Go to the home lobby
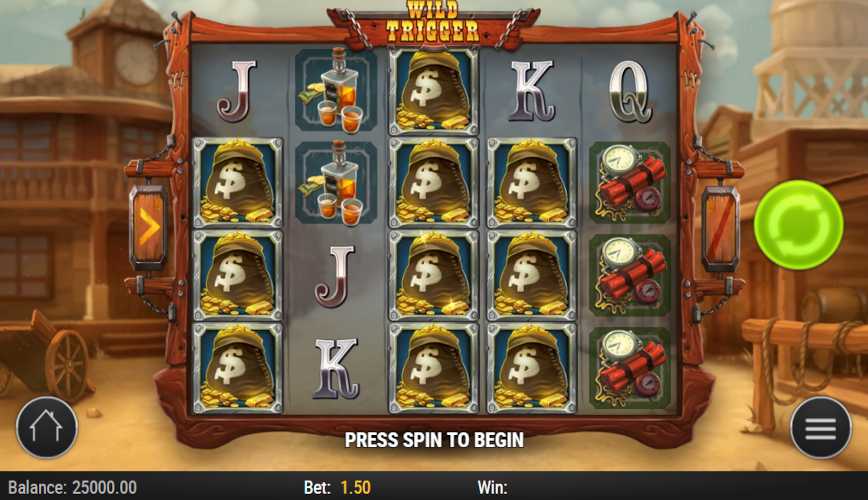 coord(46,428)
